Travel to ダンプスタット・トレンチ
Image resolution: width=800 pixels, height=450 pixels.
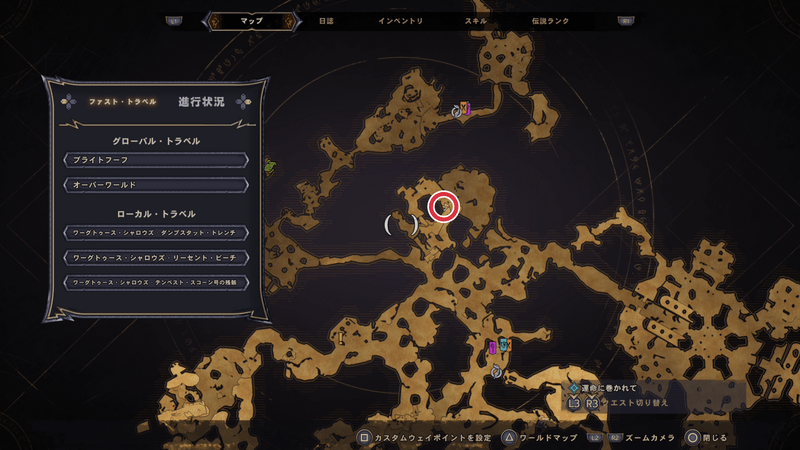point(155,232)
